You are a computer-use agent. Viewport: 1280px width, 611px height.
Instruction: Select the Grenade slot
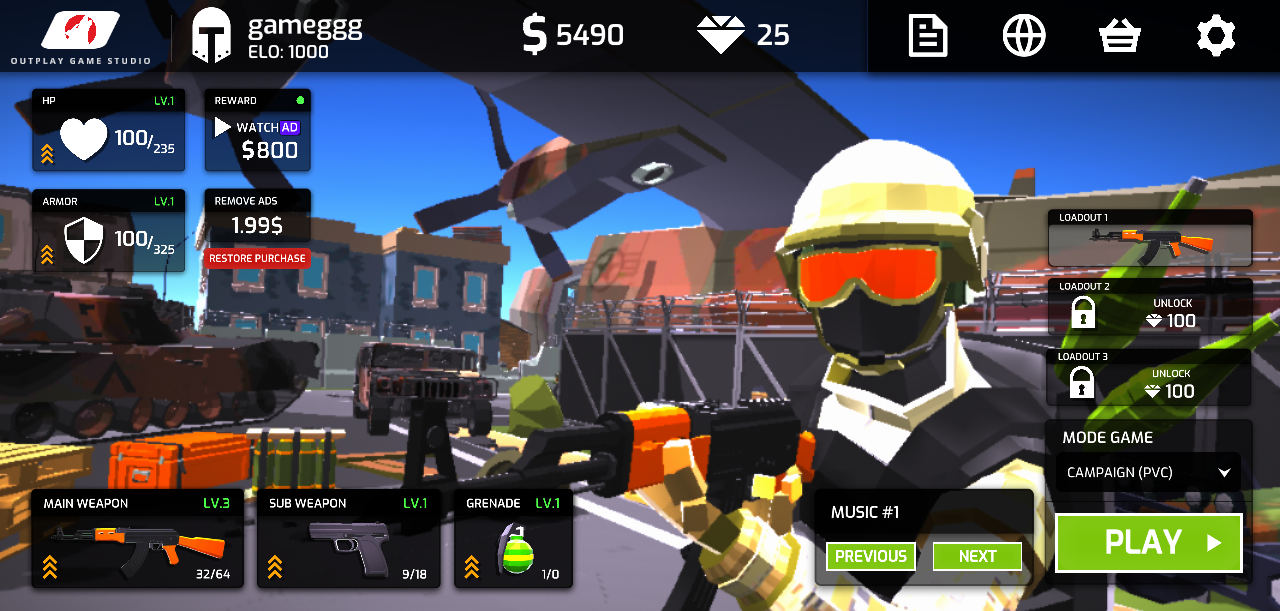click(513, 539)
